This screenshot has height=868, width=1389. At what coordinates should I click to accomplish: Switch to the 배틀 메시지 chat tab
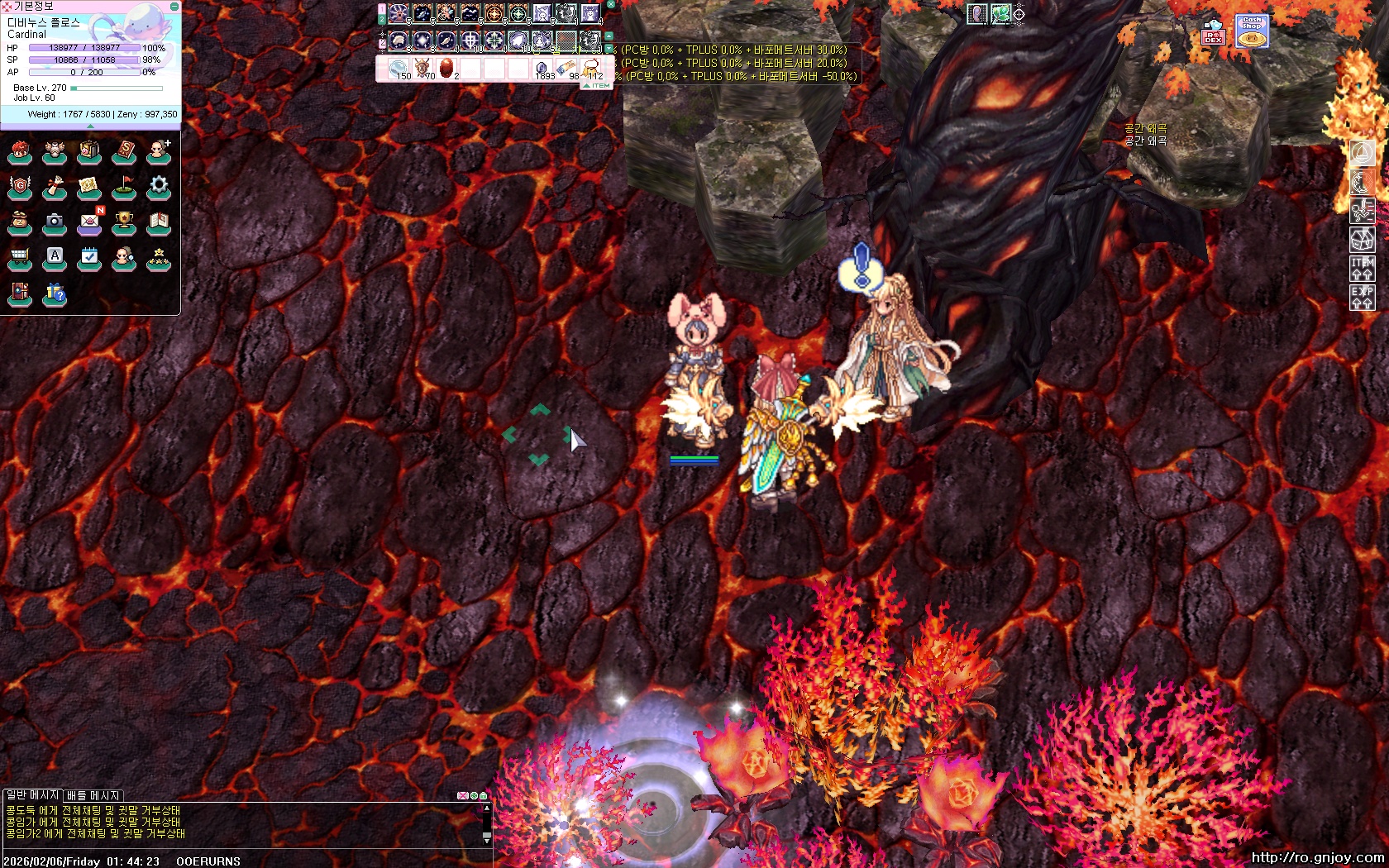[93, 795]
